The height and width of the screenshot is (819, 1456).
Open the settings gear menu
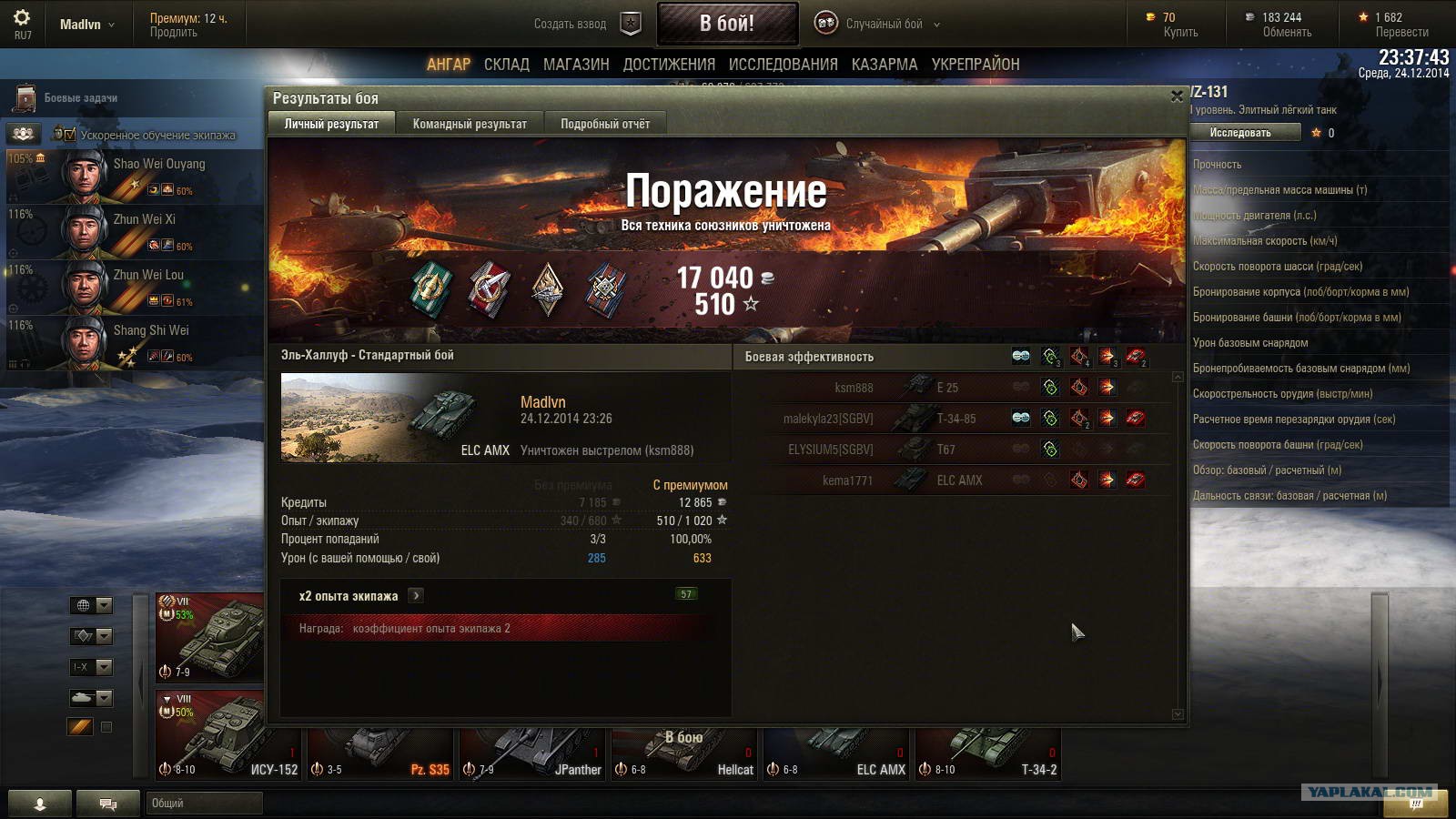coord(22,18)
